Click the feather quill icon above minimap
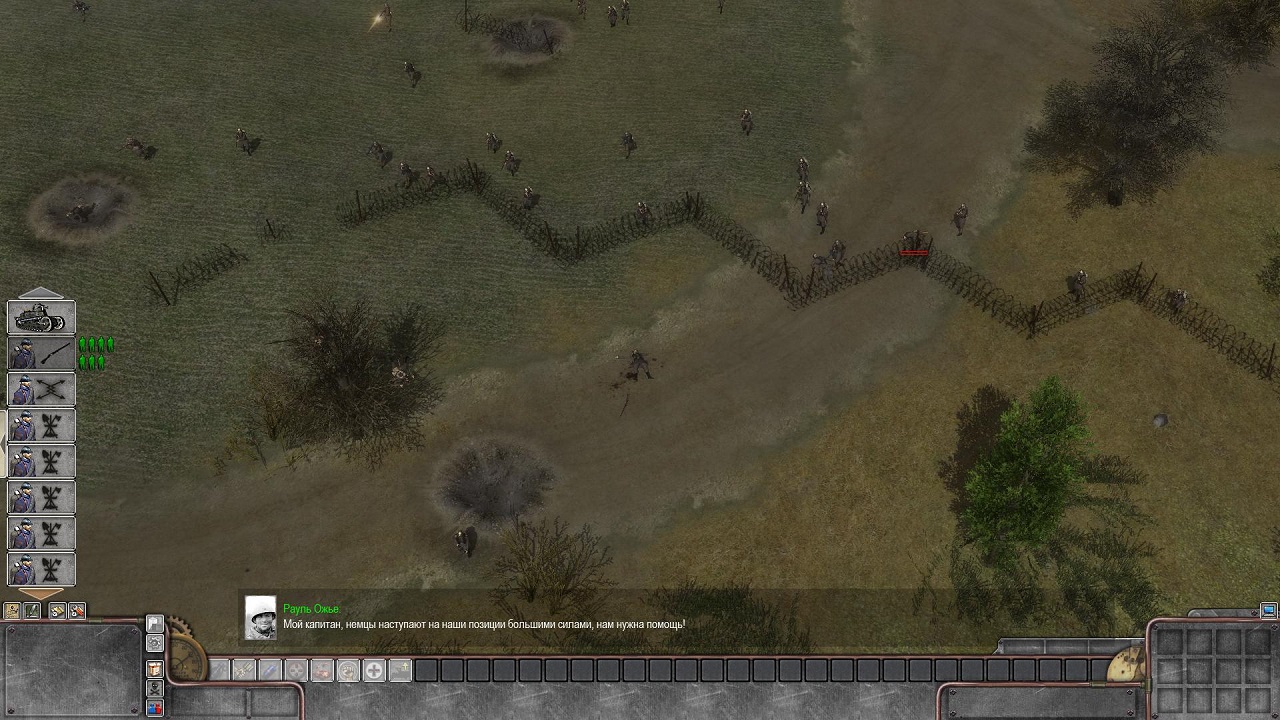 33,610
